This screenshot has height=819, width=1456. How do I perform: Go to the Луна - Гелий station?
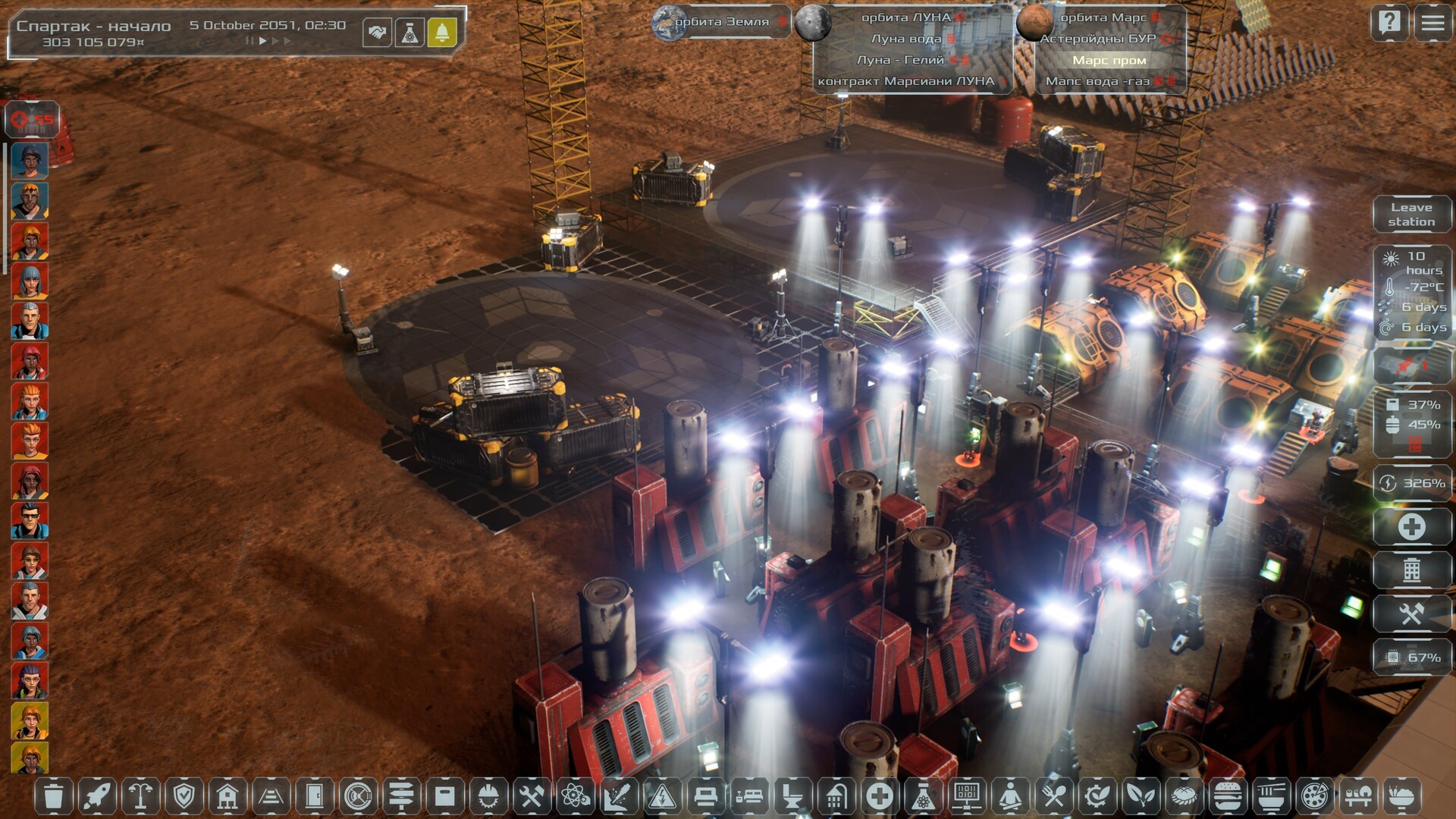coord(901,60)
